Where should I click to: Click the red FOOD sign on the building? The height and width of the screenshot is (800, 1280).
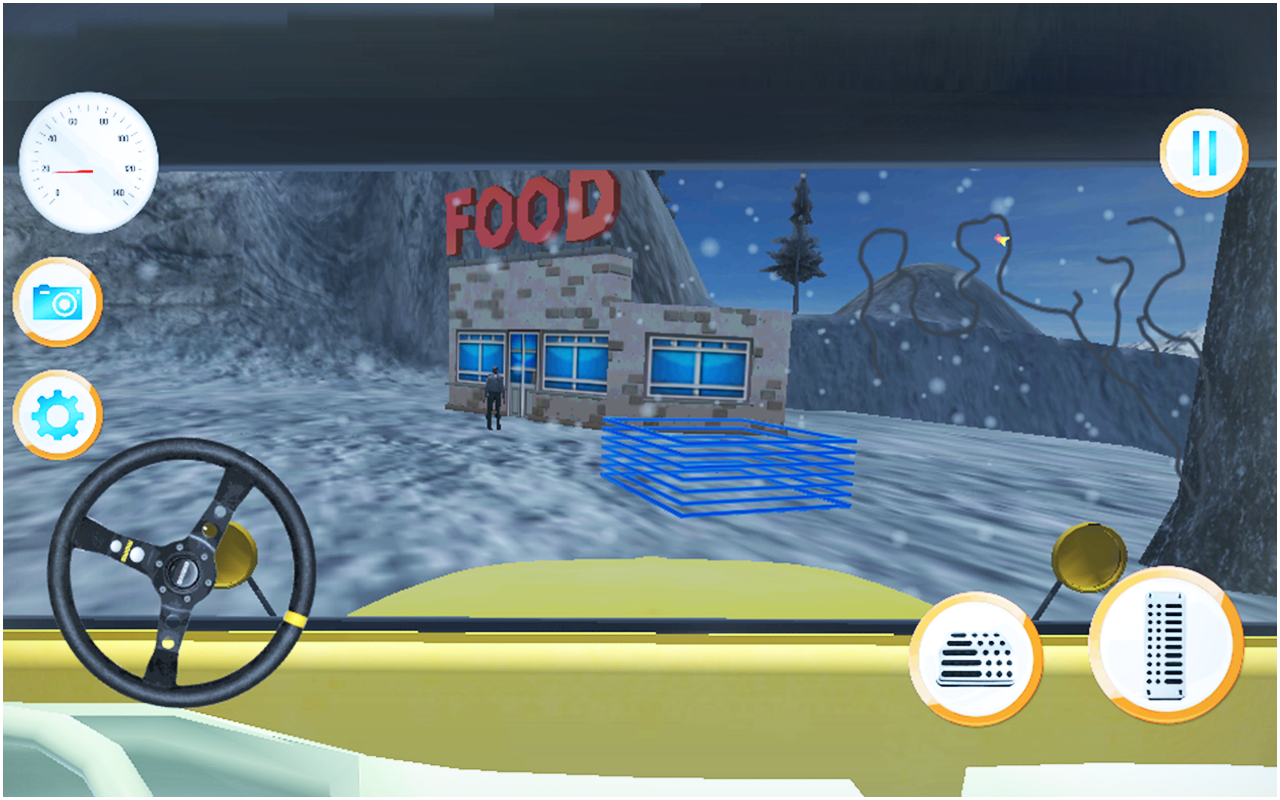(530, 207)
